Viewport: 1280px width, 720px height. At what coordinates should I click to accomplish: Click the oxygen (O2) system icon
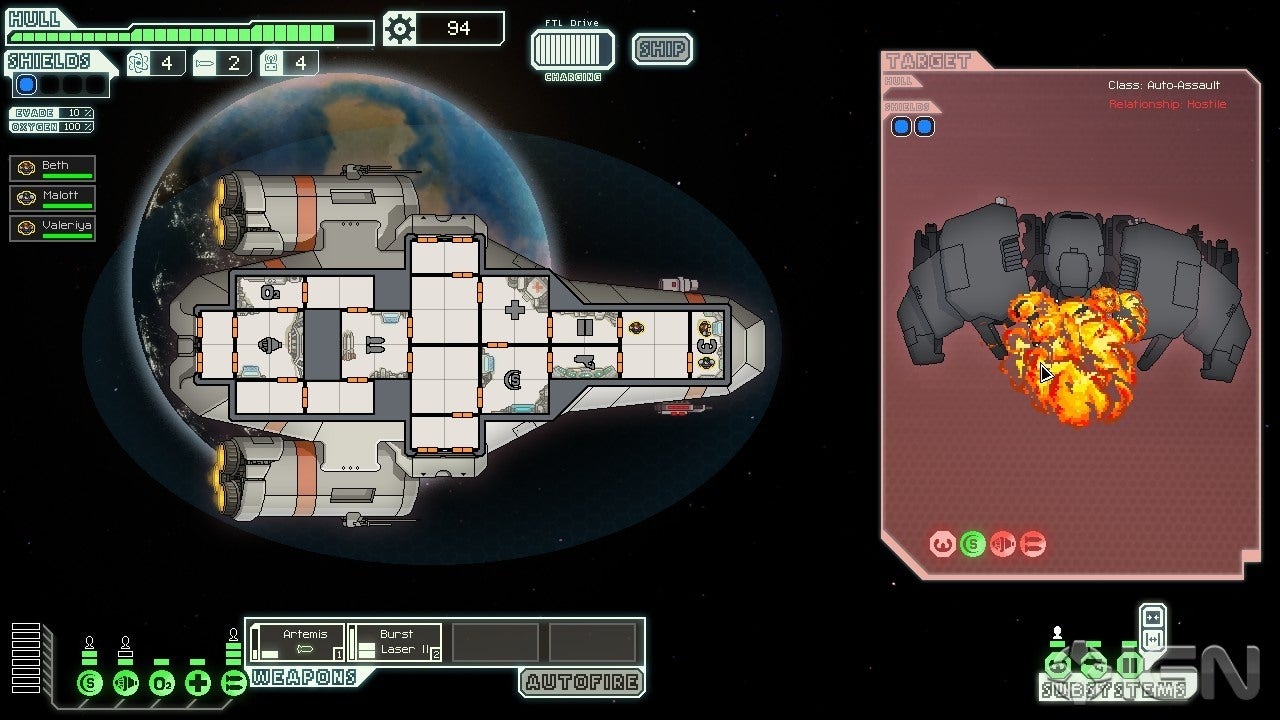pos(162,684)
